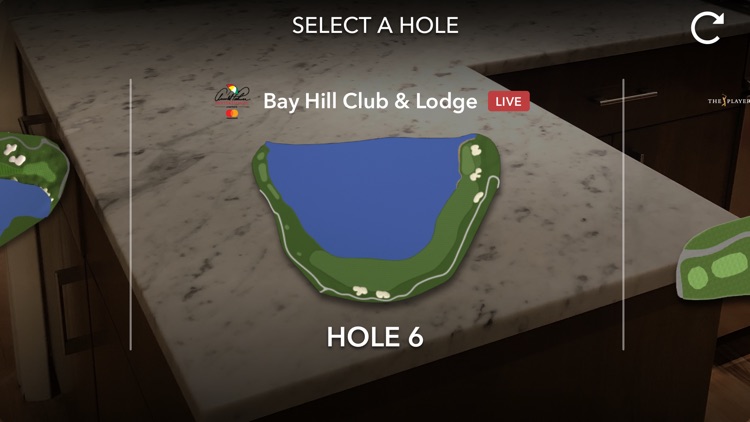Tap THE PLAYERS tournament logo
Image resolution: width=750 pixels, height=422 pixels.
[728, 102]
